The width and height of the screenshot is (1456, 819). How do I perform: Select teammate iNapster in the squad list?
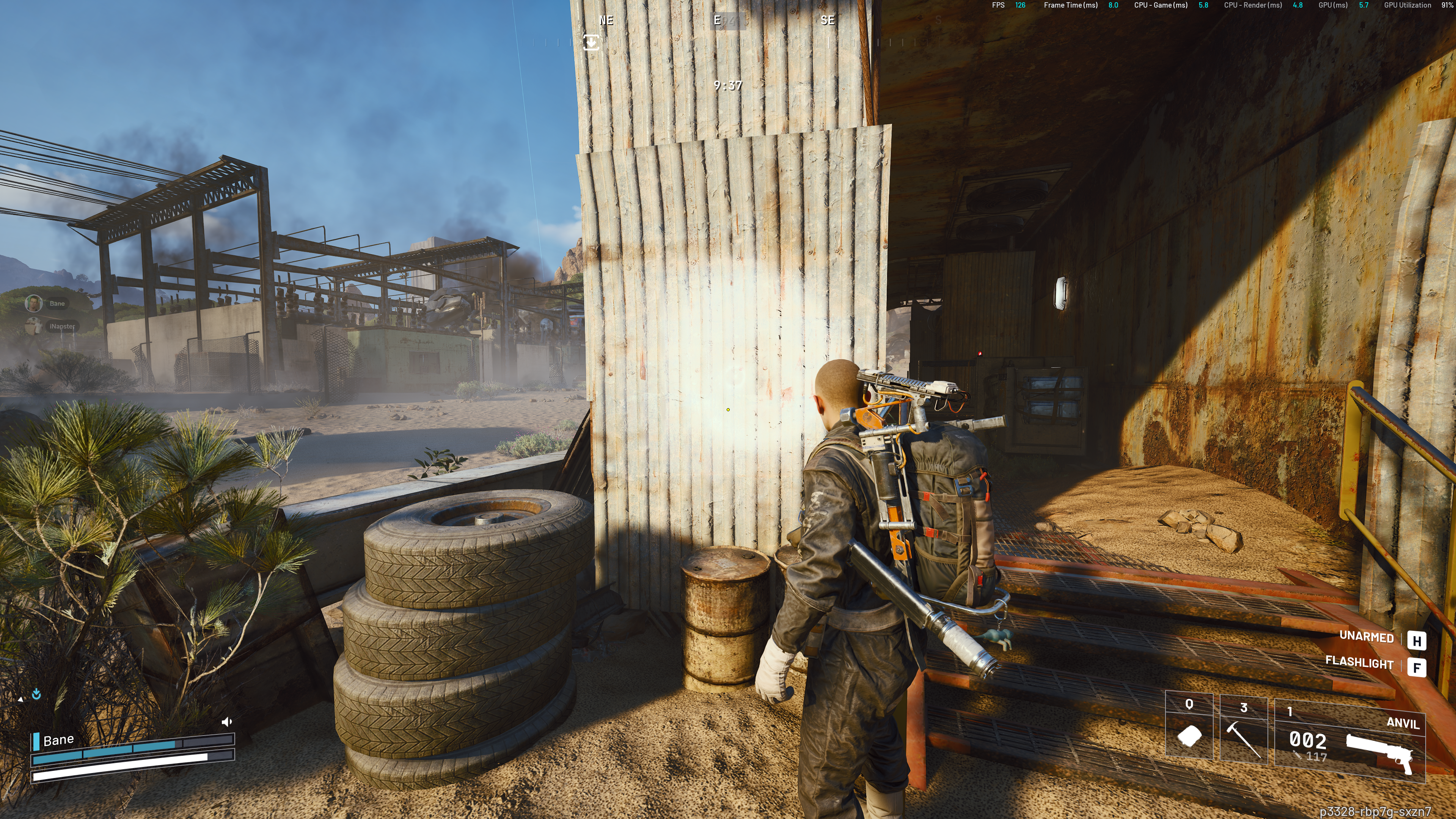click(x=61, y=326)
